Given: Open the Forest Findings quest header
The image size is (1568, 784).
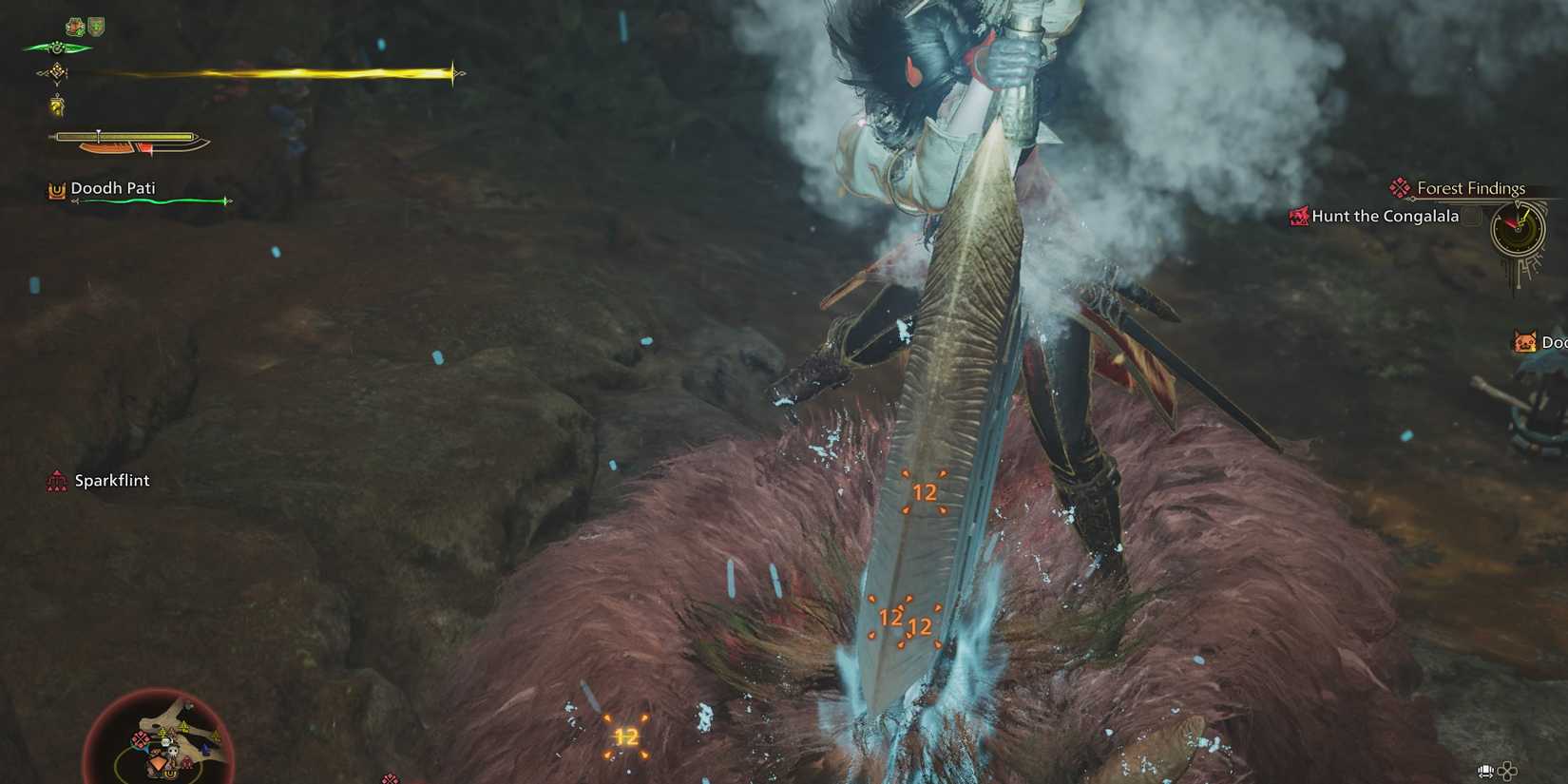Looking at the screenshot, I should [1471, 187].
